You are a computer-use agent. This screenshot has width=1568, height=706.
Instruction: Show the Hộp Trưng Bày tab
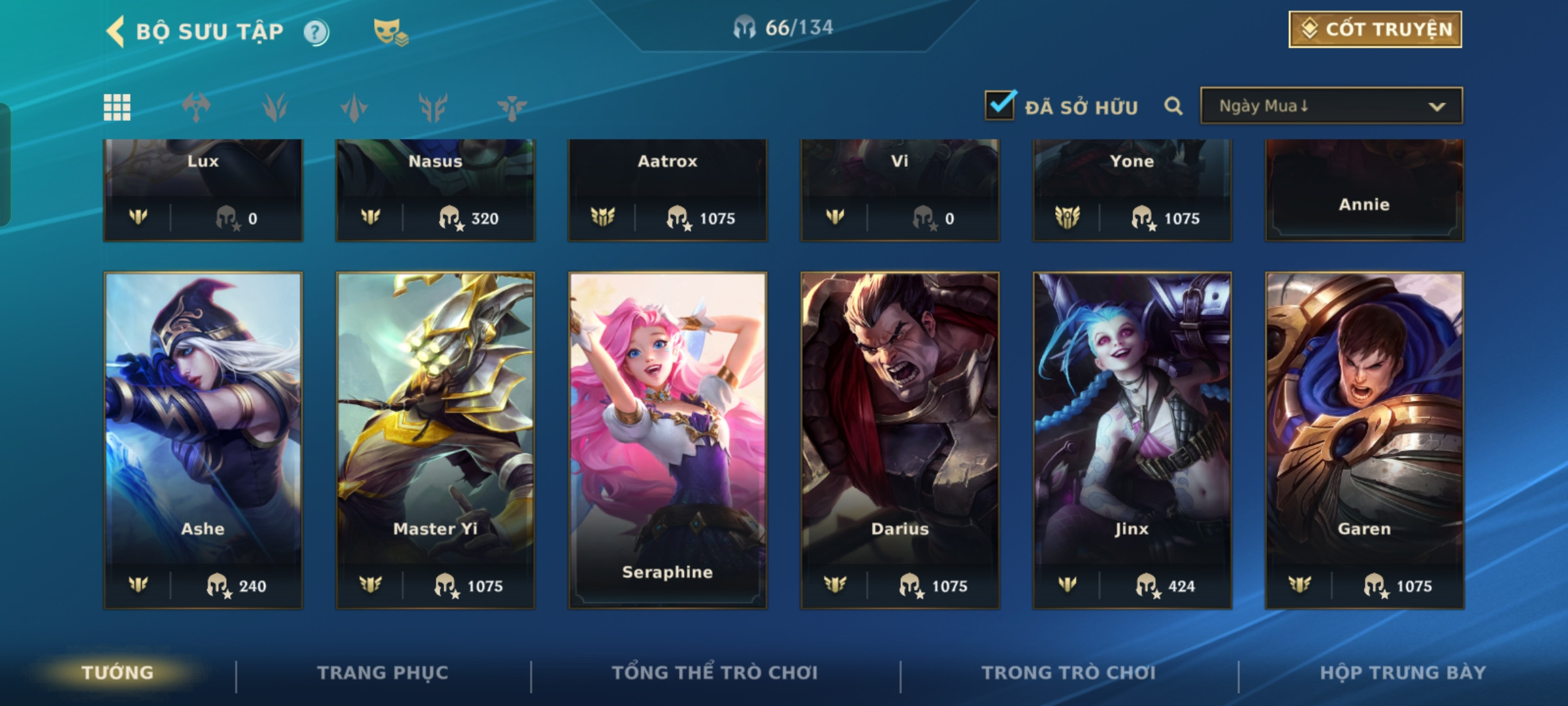tap(1403, 673)
